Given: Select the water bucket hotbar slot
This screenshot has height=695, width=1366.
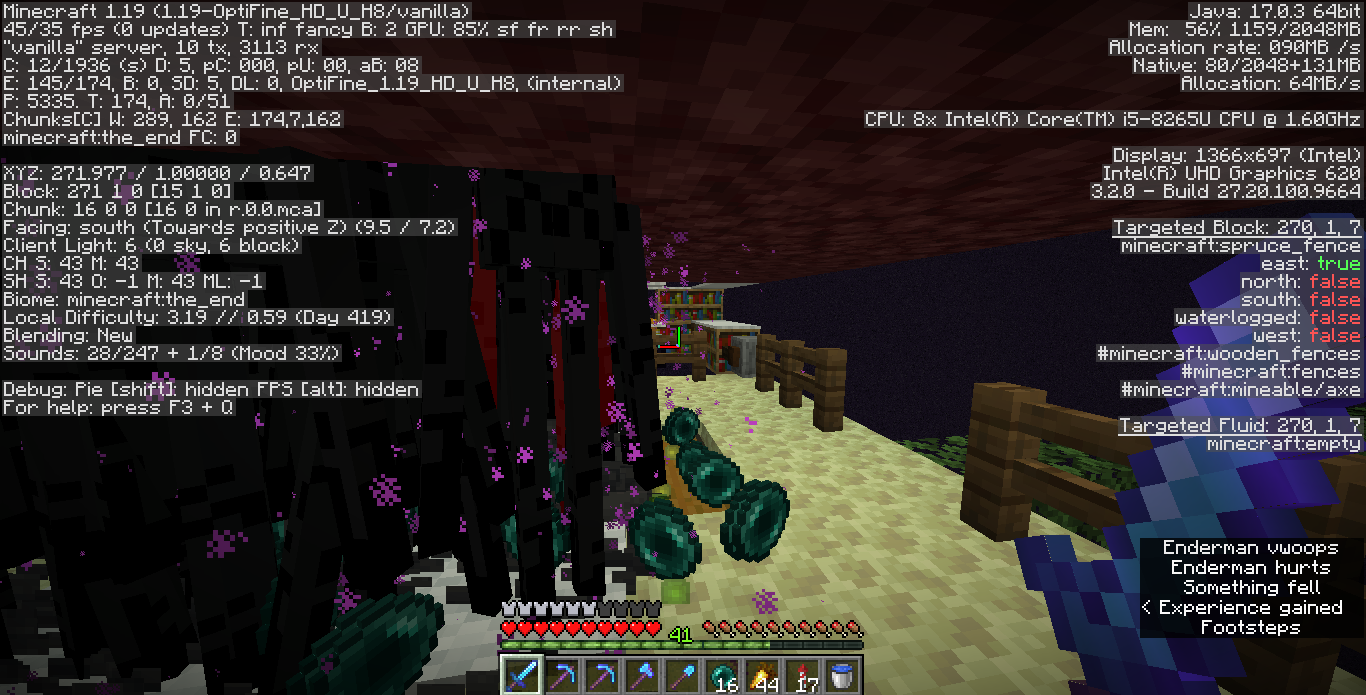Looking at the screenshot, I should pos(842,675).
